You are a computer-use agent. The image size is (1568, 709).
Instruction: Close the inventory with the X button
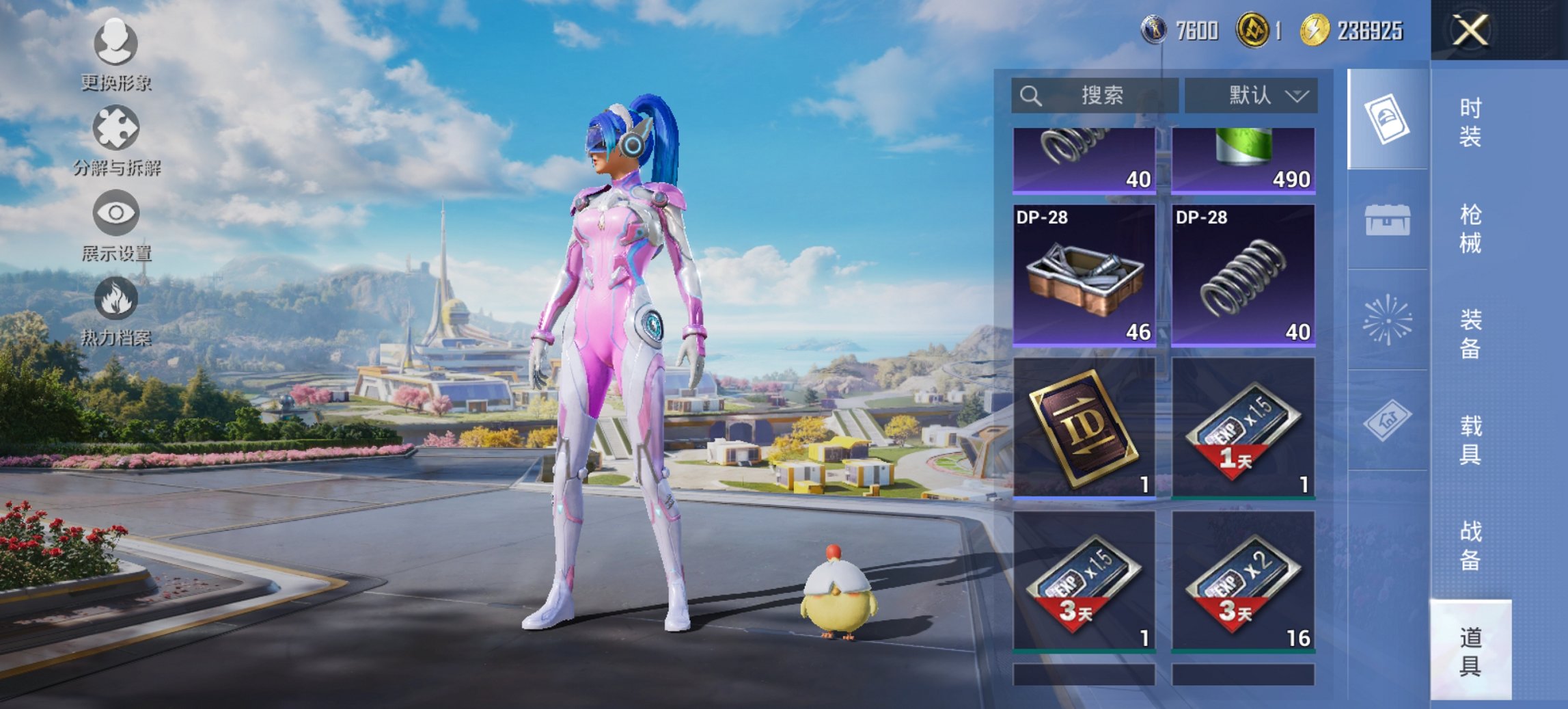coord(1470,31)
